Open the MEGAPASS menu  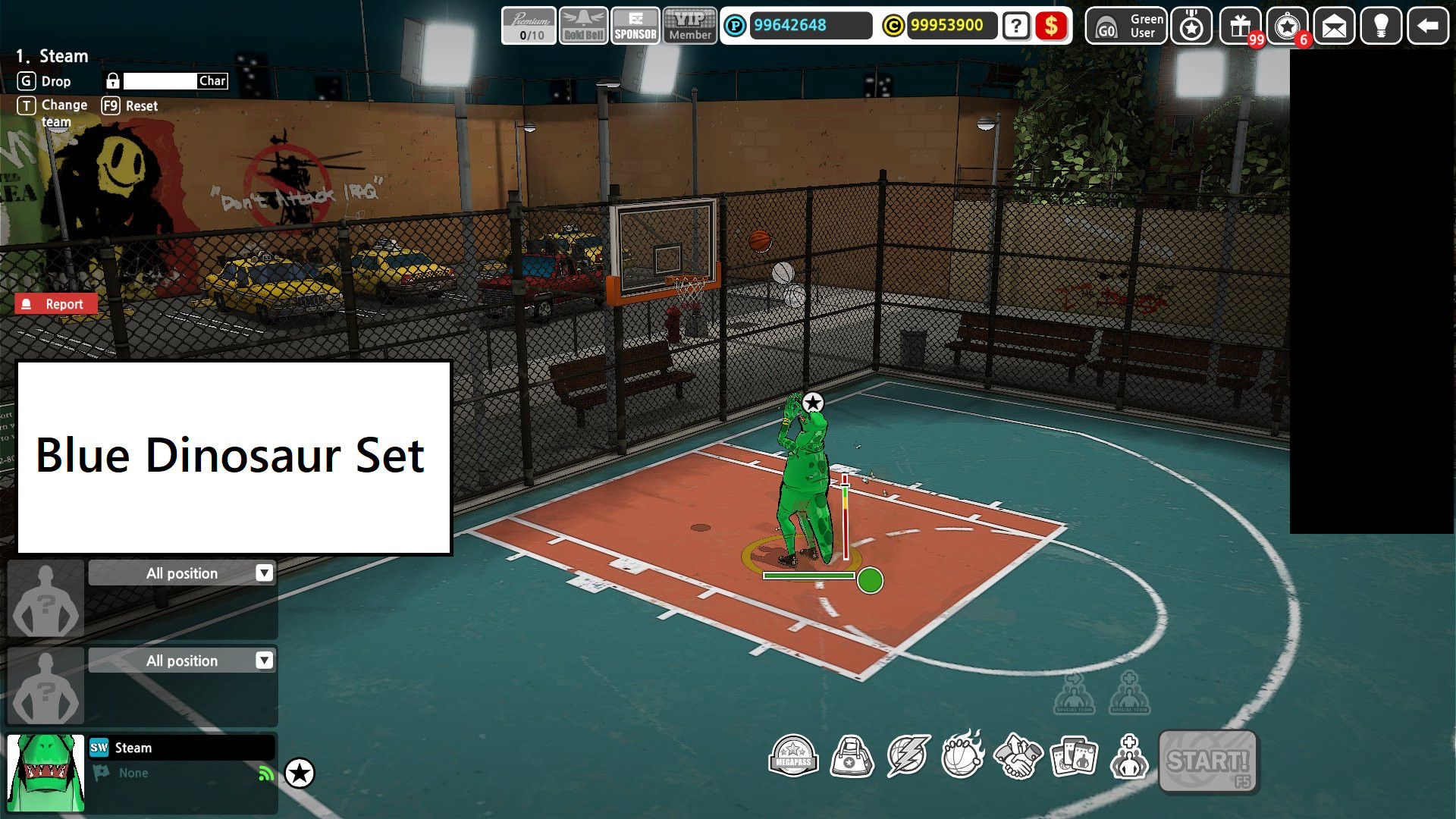click(793, 757)
